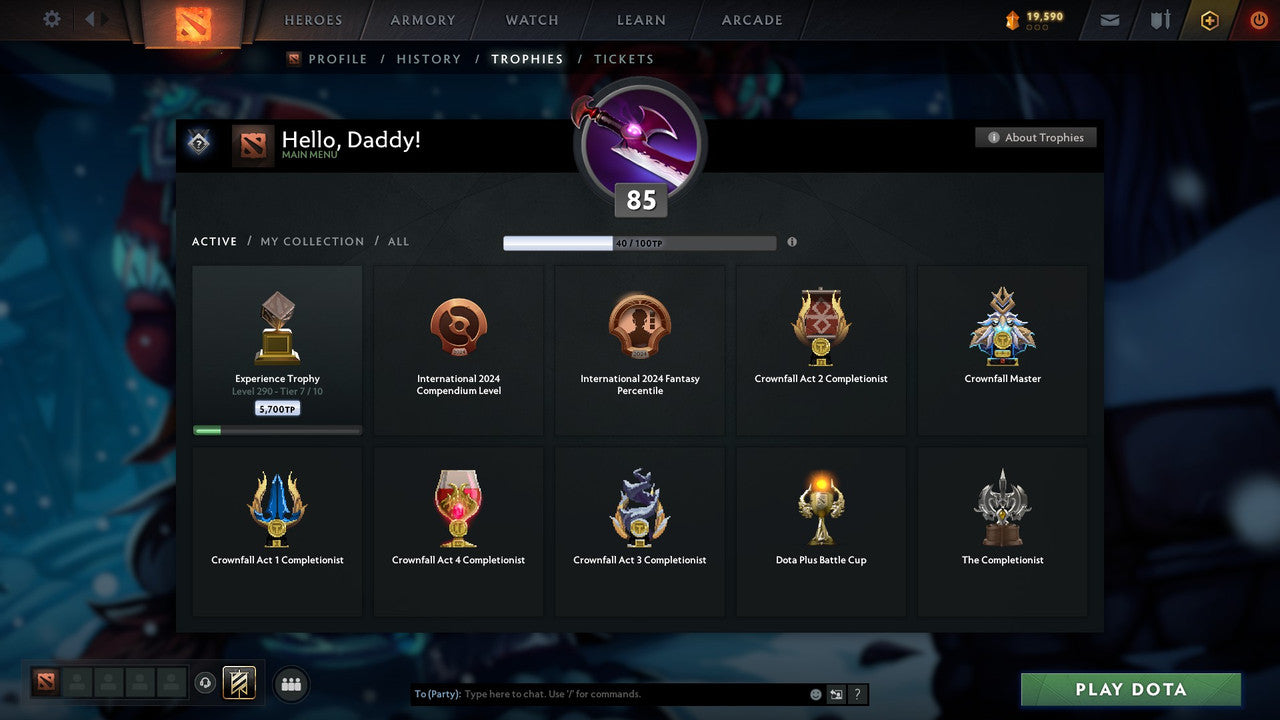
Task: Click the battle pass banner icon above party slots
Action: [x=240, y=683]
